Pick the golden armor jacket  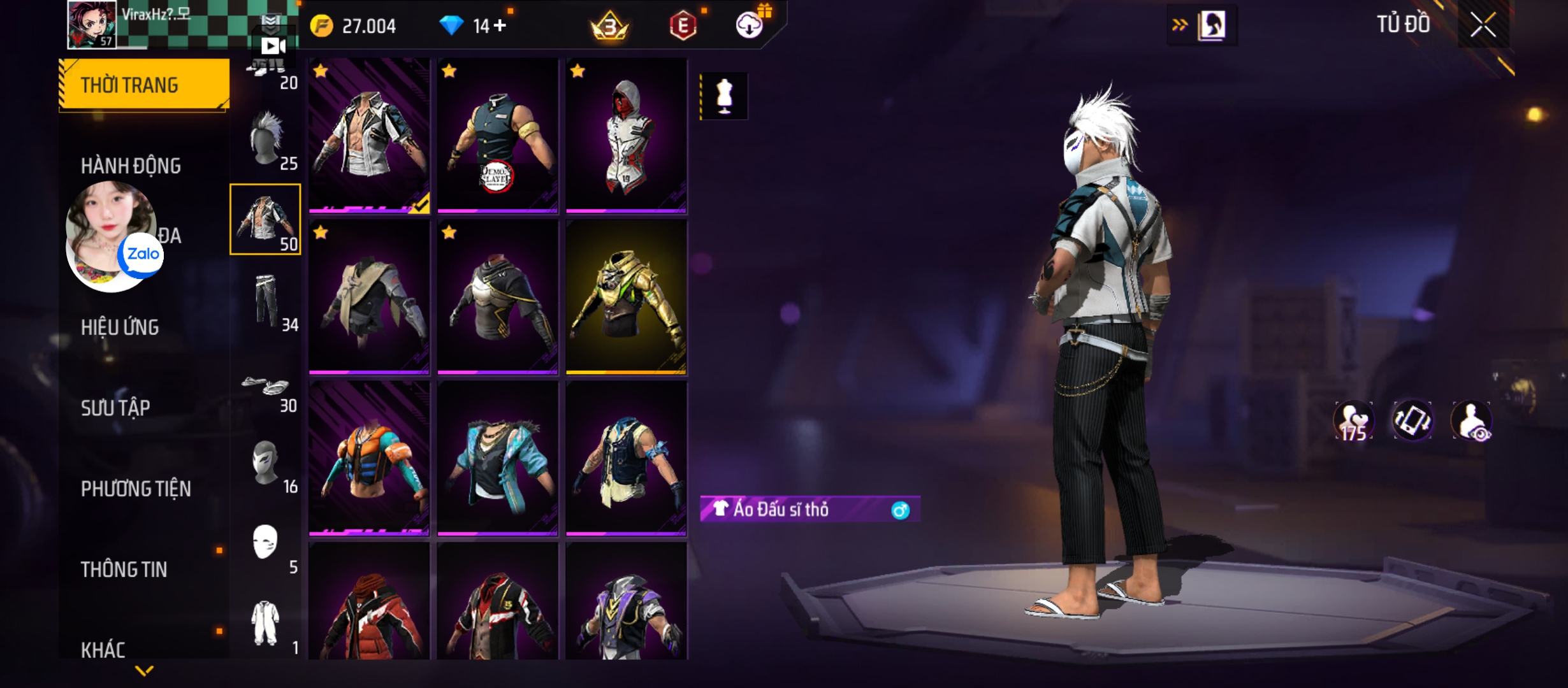tap(626, 297)
